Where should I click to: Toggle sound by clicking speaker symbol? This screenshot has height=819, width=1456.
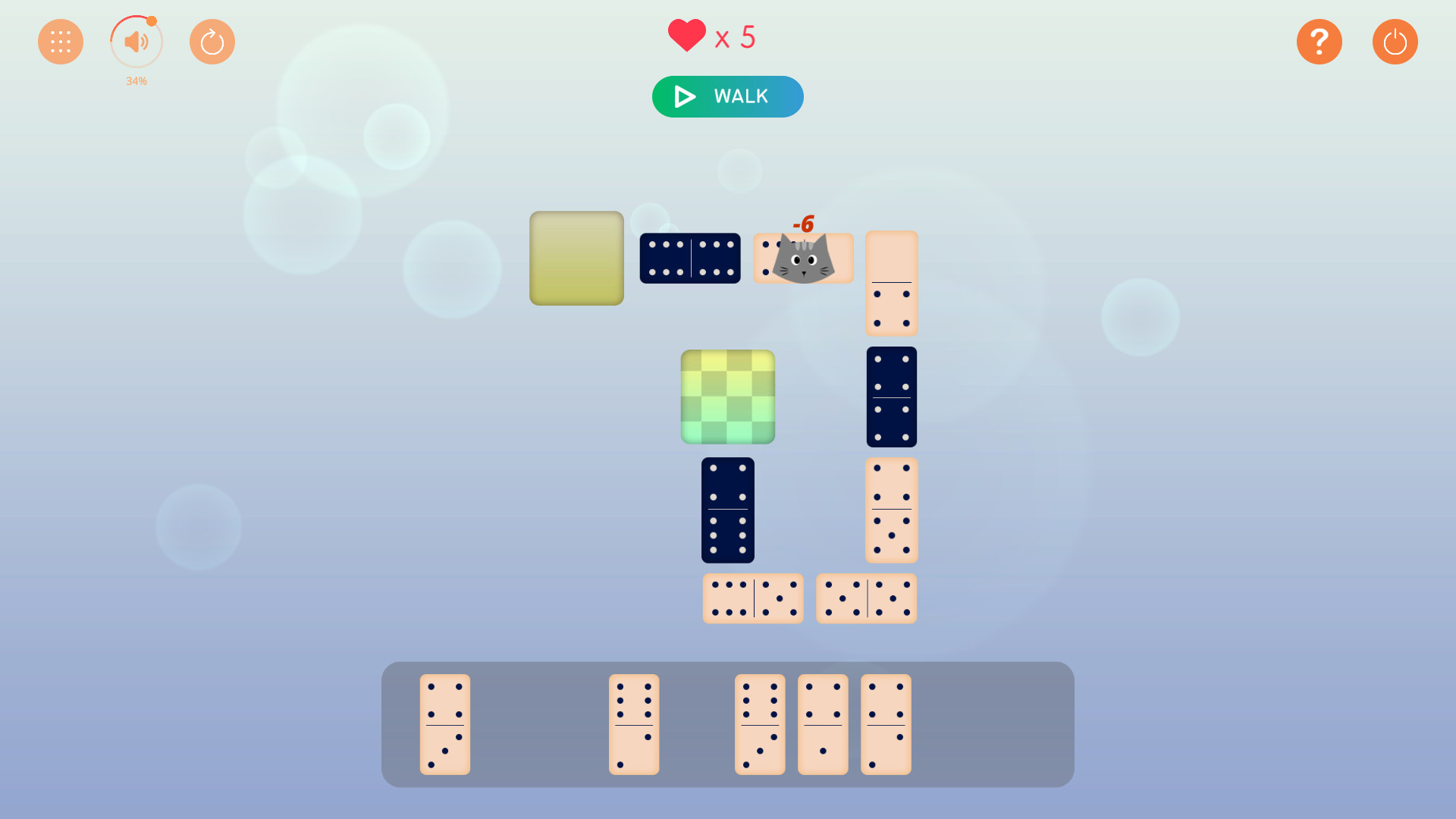pyautogui.click(x=136, y=41)
